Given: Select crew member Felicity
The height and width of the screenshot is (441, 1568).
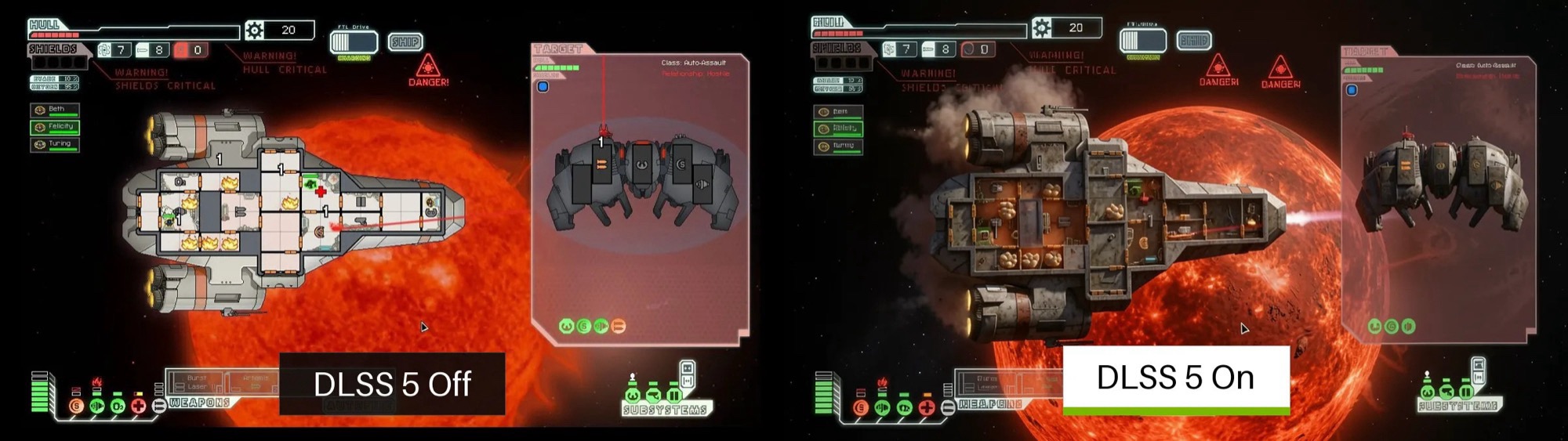Looking at the screenshot, I should click(x=55, y=127).
